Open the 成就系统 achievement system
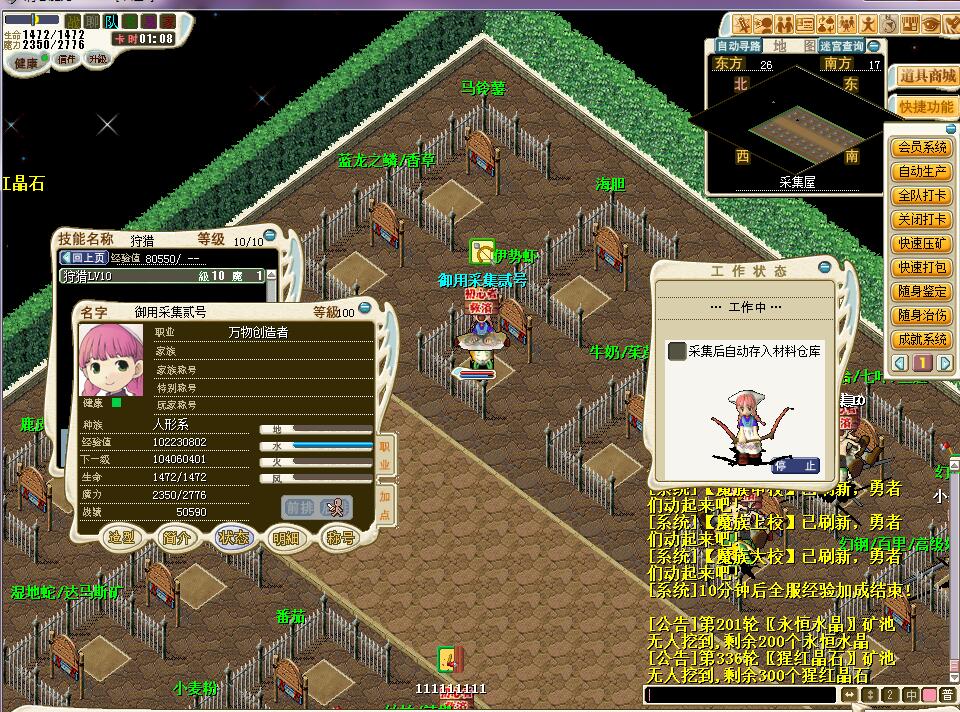This screenshot has height=712, width=960. tap(921, 340)
